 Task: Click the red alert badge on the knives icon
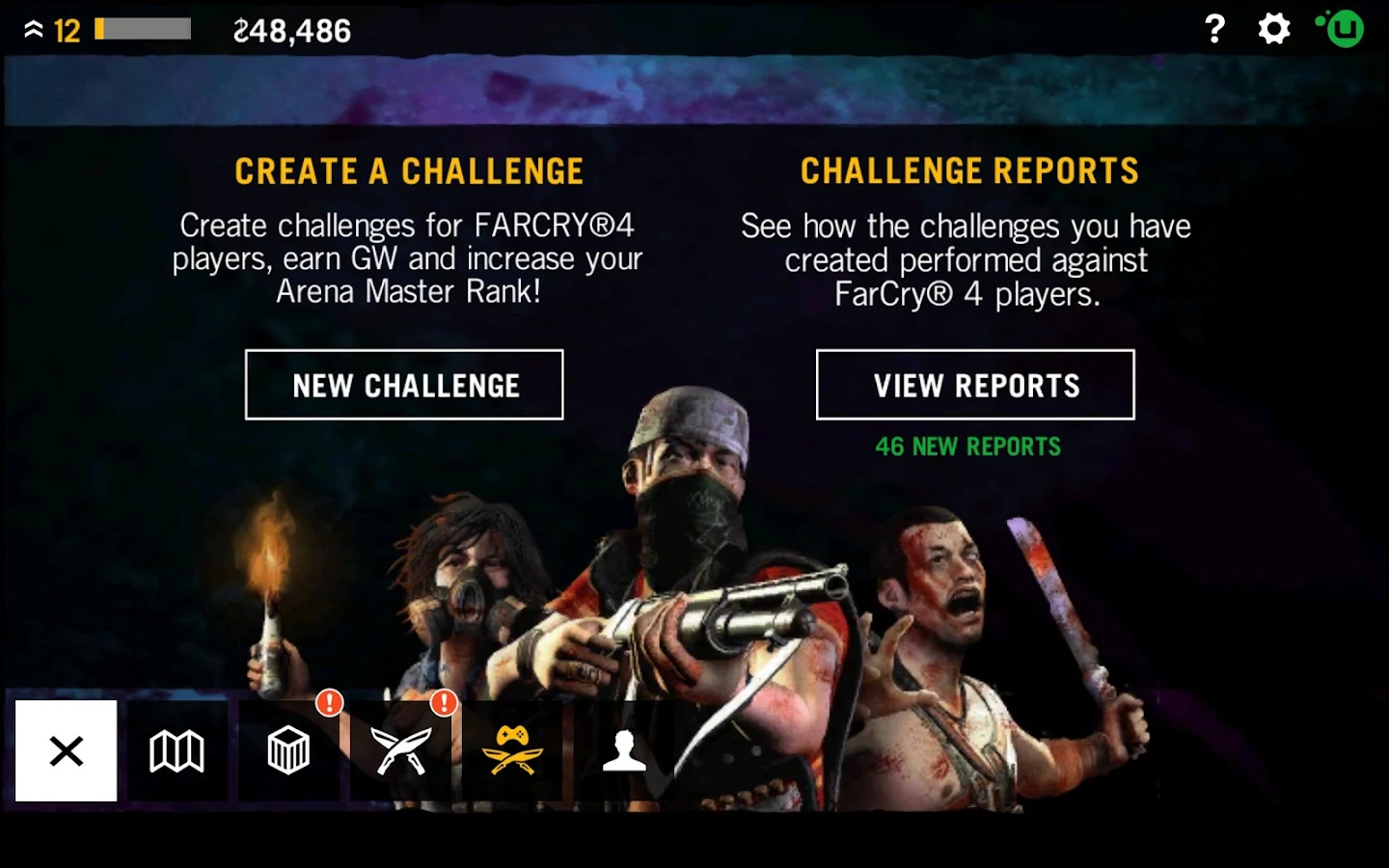pos(443,705)
